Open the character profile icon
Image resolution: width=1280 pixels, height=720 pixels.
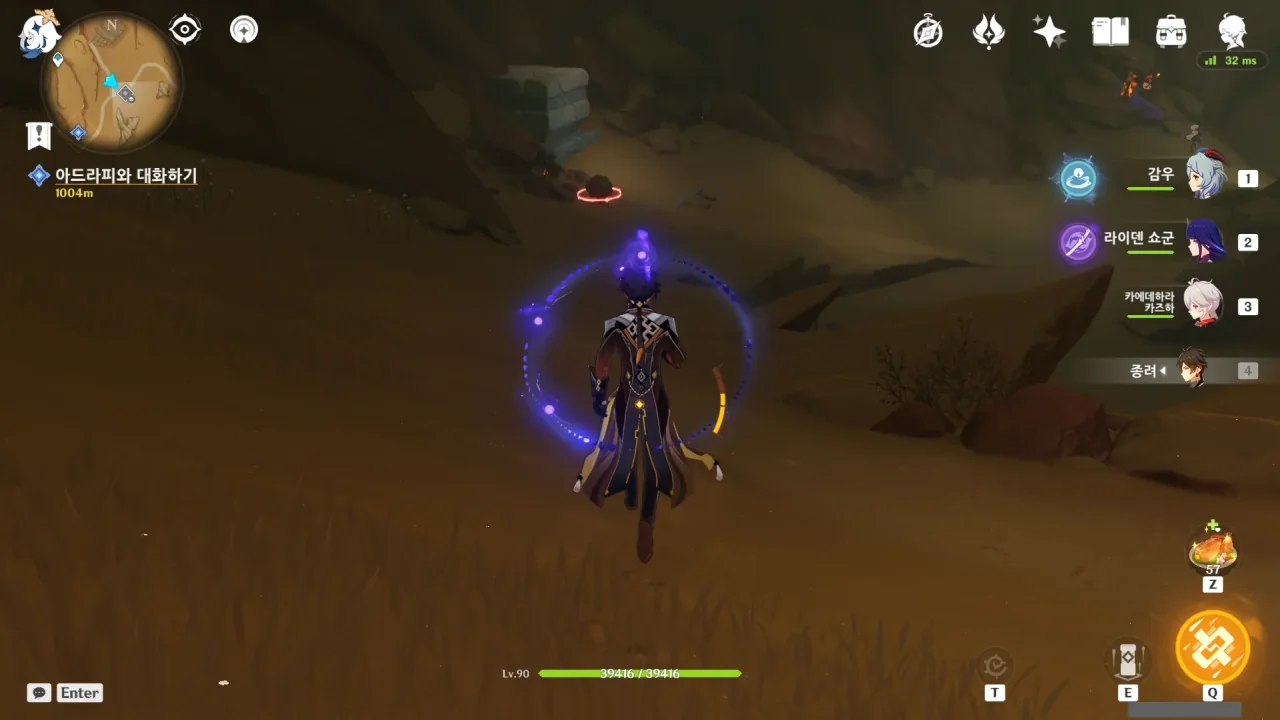(1232, 32)
